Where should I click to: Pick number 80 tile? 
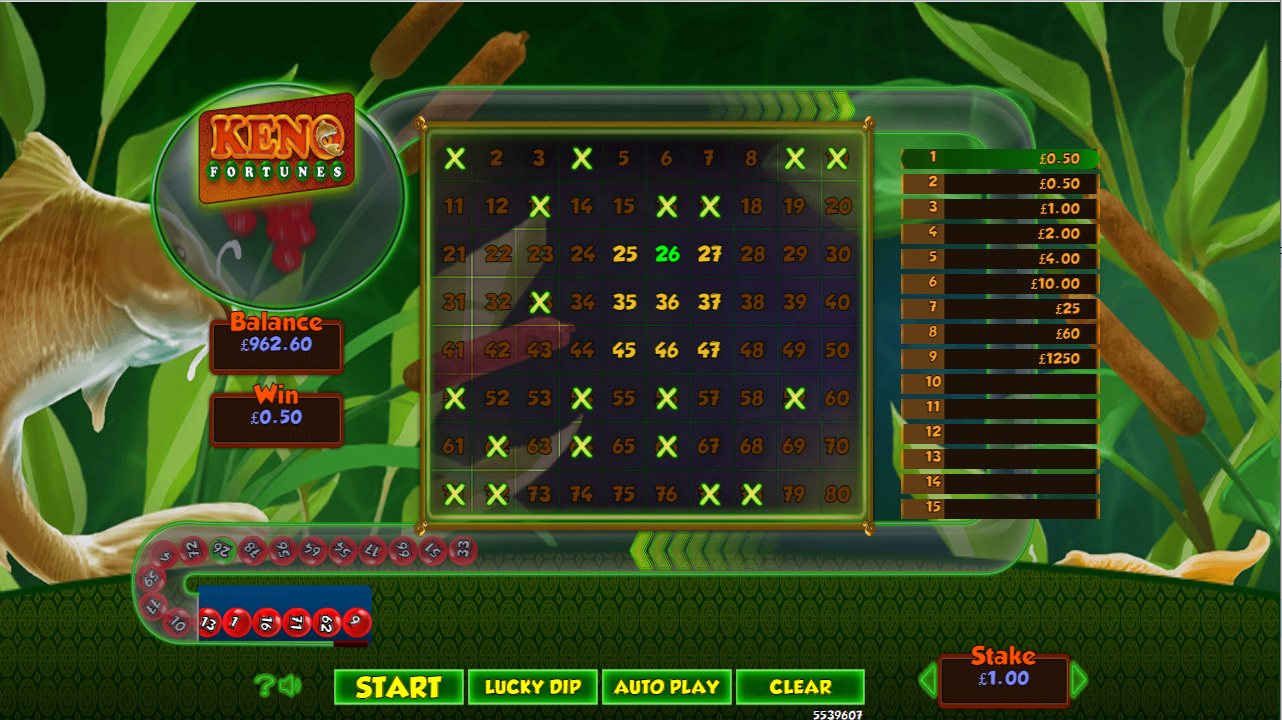pos(837,494)
